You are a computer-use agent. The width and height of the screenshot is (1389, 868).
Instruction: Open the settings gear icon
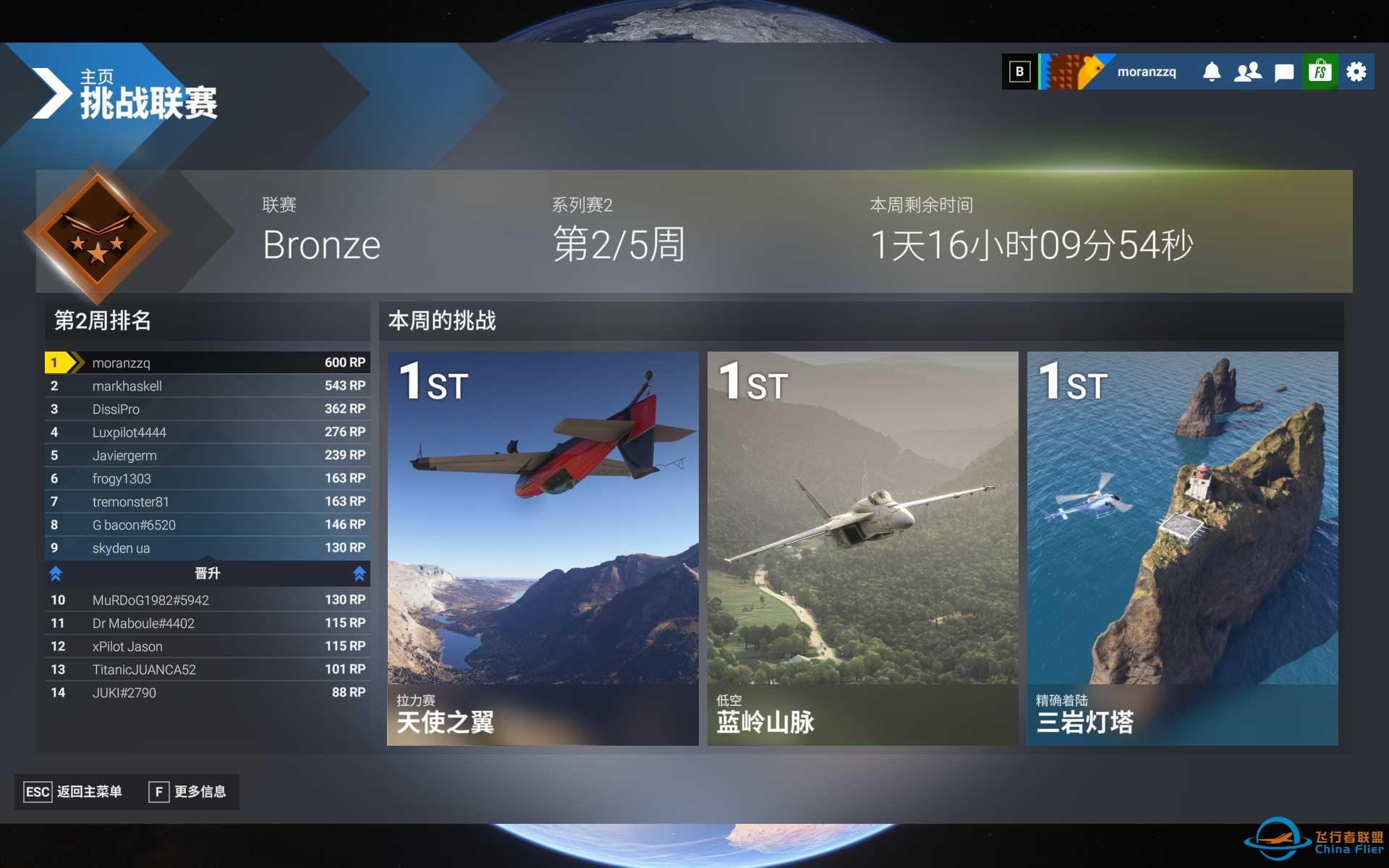[1356, 71]
